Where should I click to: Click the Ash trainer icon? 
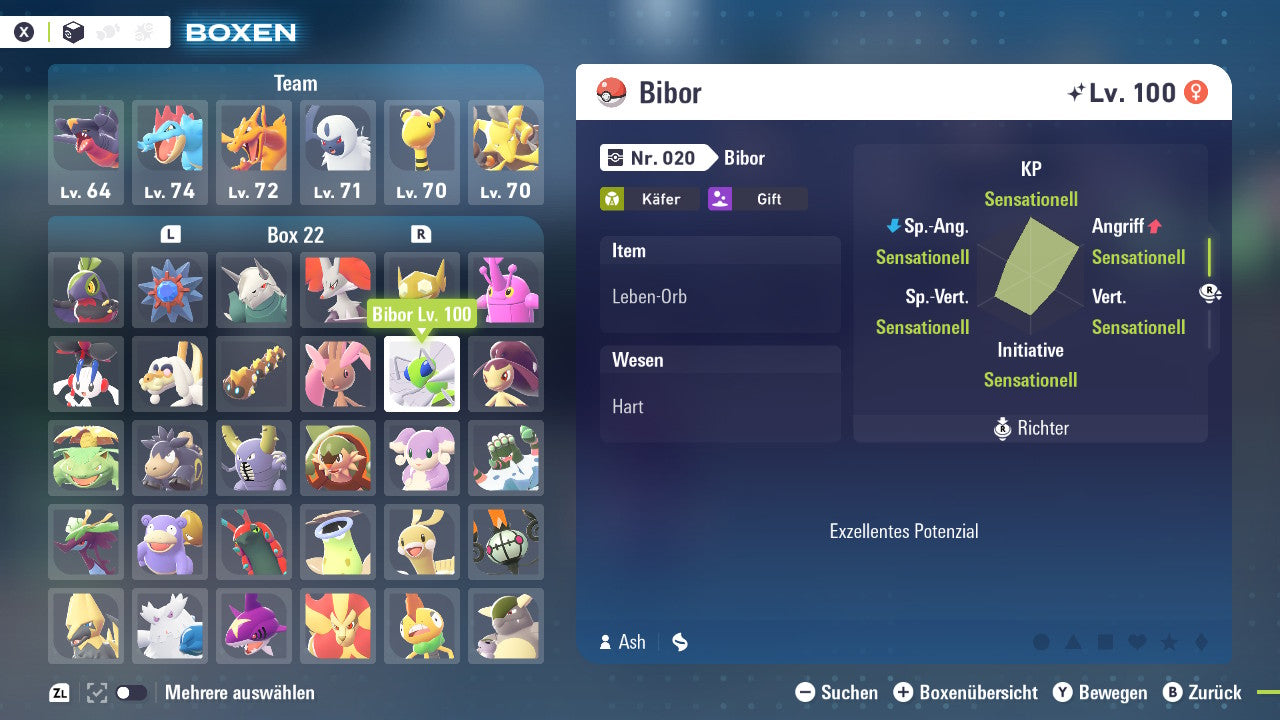[606, 642]
